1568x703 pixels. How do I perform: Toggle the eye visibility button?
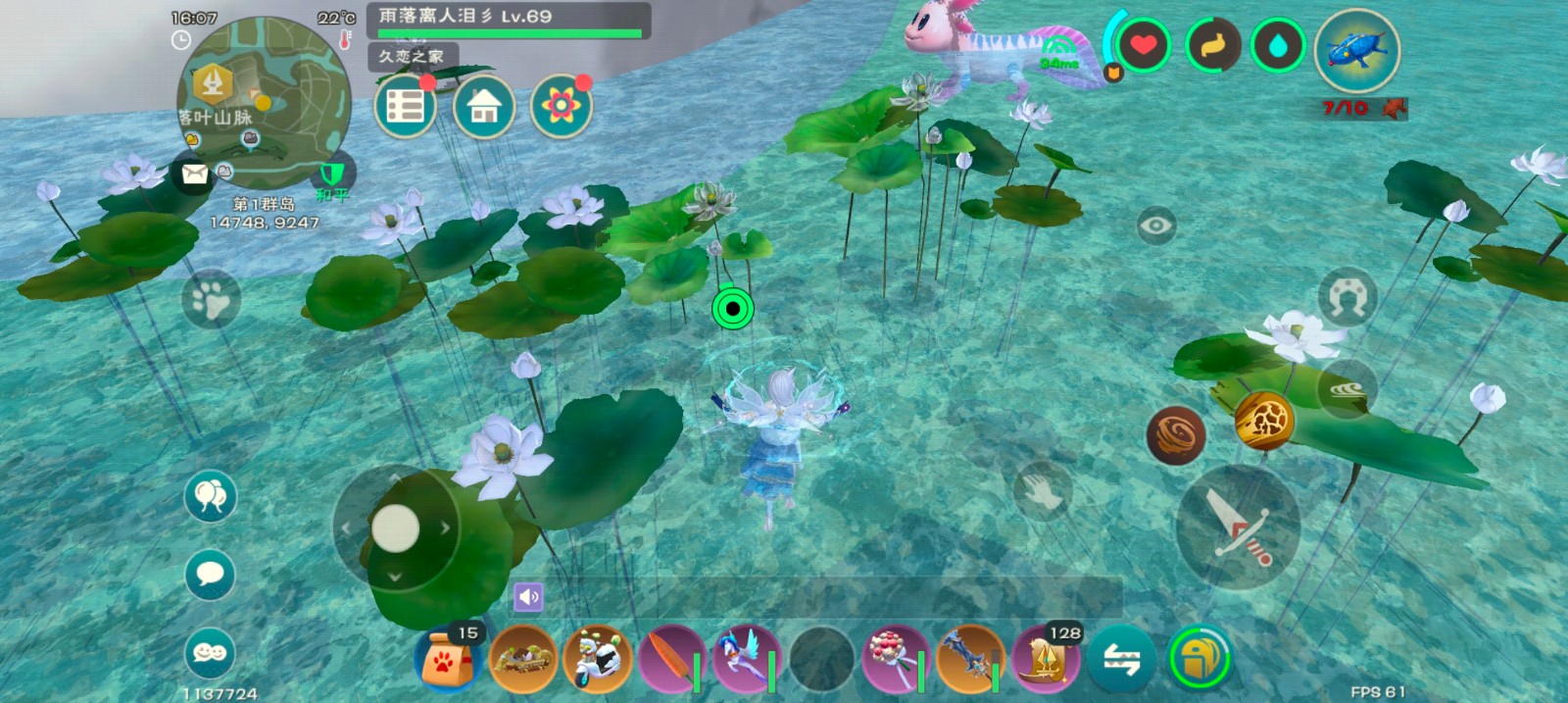pyautogui.click(x=1156, y=226)
